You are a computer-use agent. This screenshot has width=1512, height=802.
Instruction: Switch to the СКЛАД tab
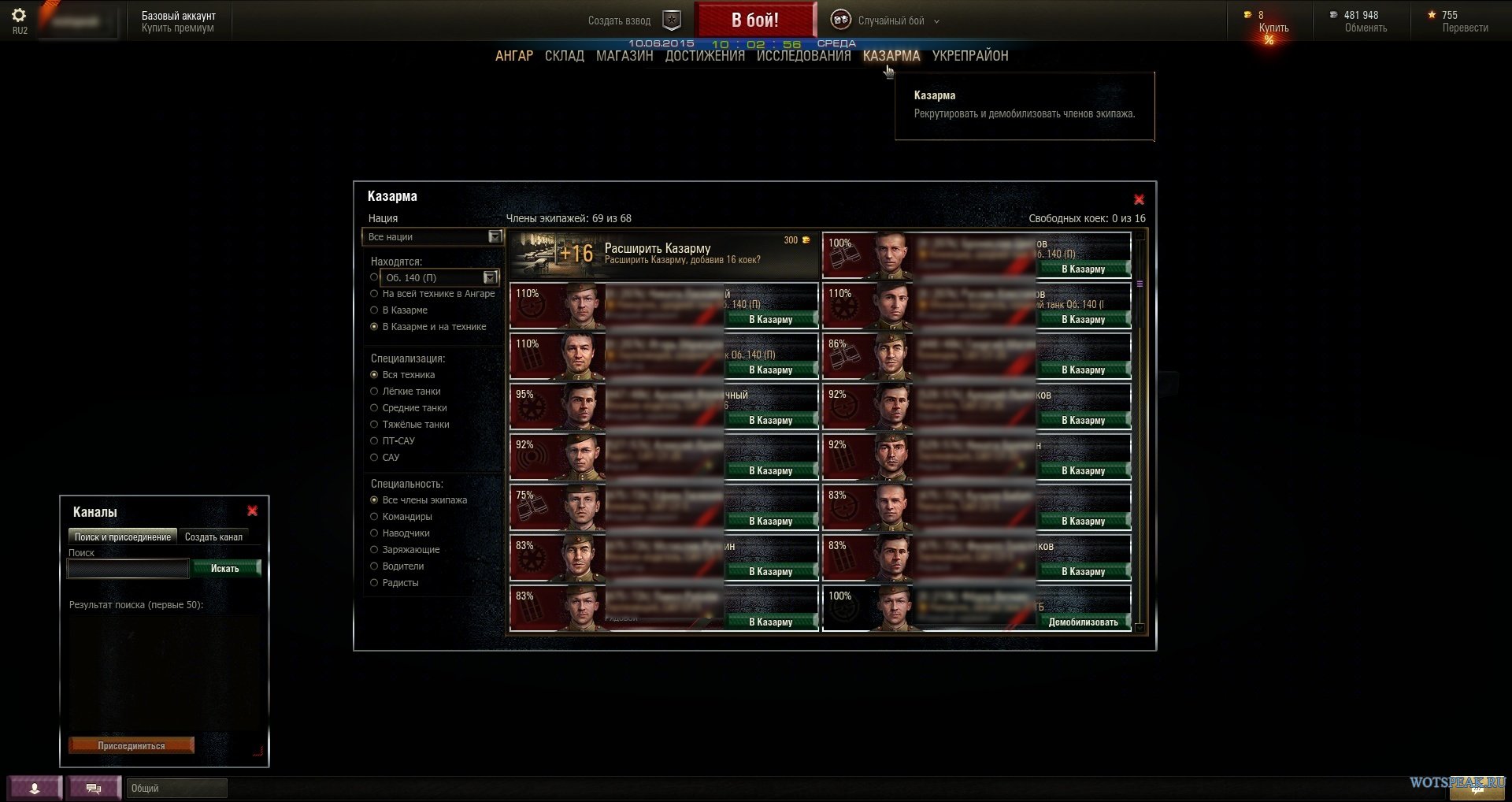564,56
